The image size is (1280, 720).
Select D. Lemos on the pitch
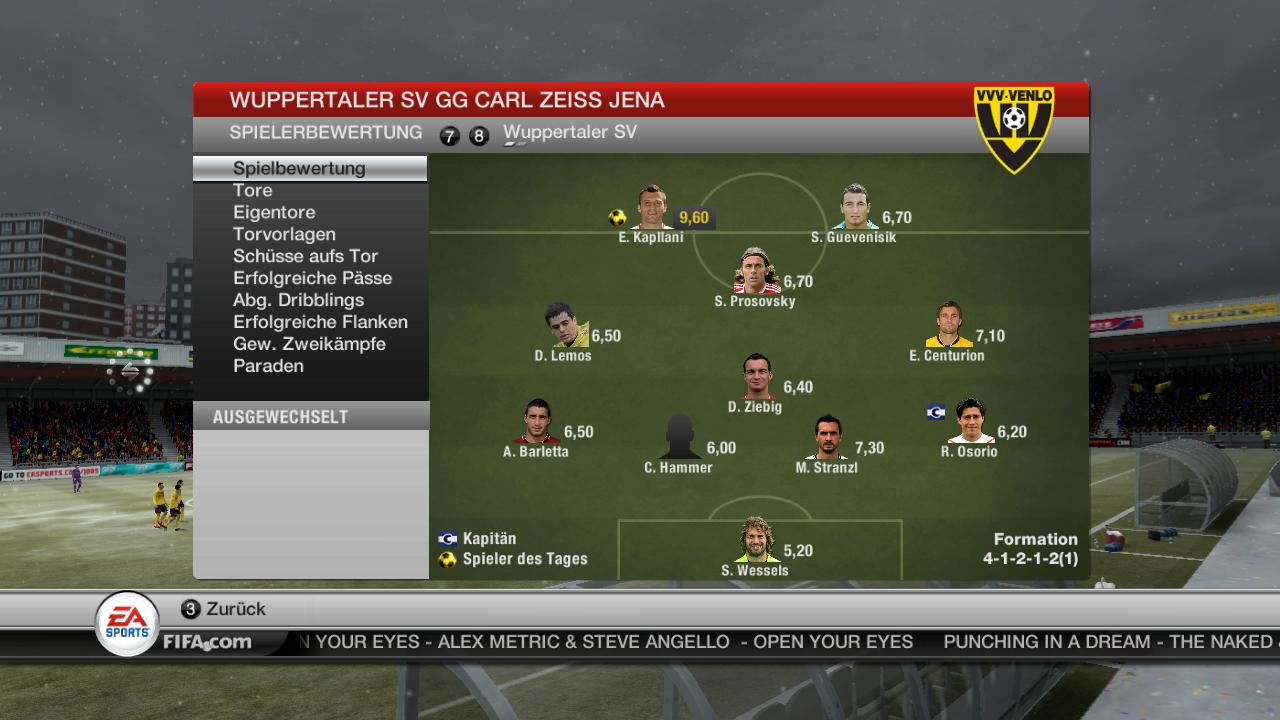[566, 326]
